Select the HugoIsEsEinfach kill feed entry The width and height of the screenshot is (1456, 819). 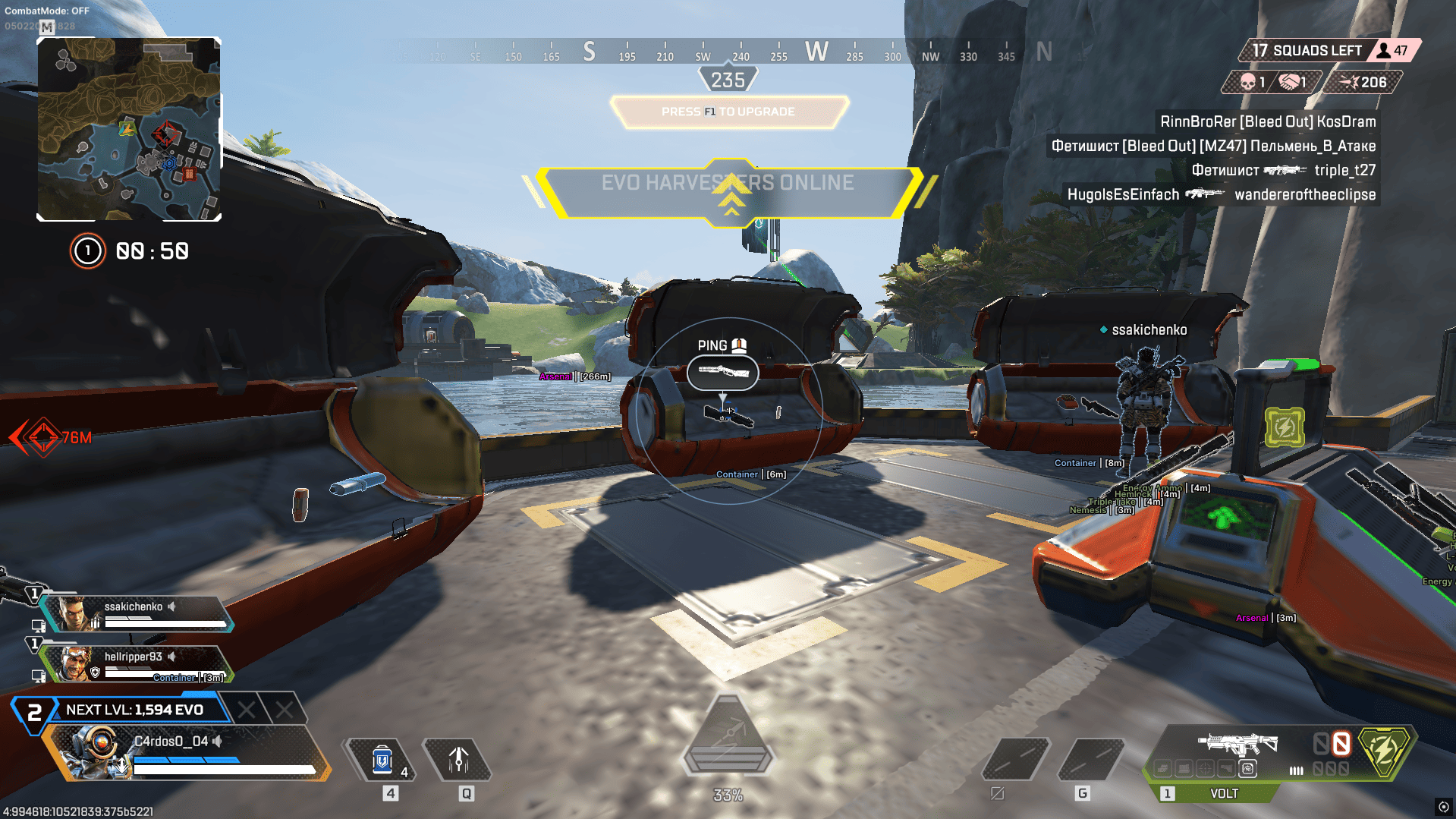point(1221,194)
